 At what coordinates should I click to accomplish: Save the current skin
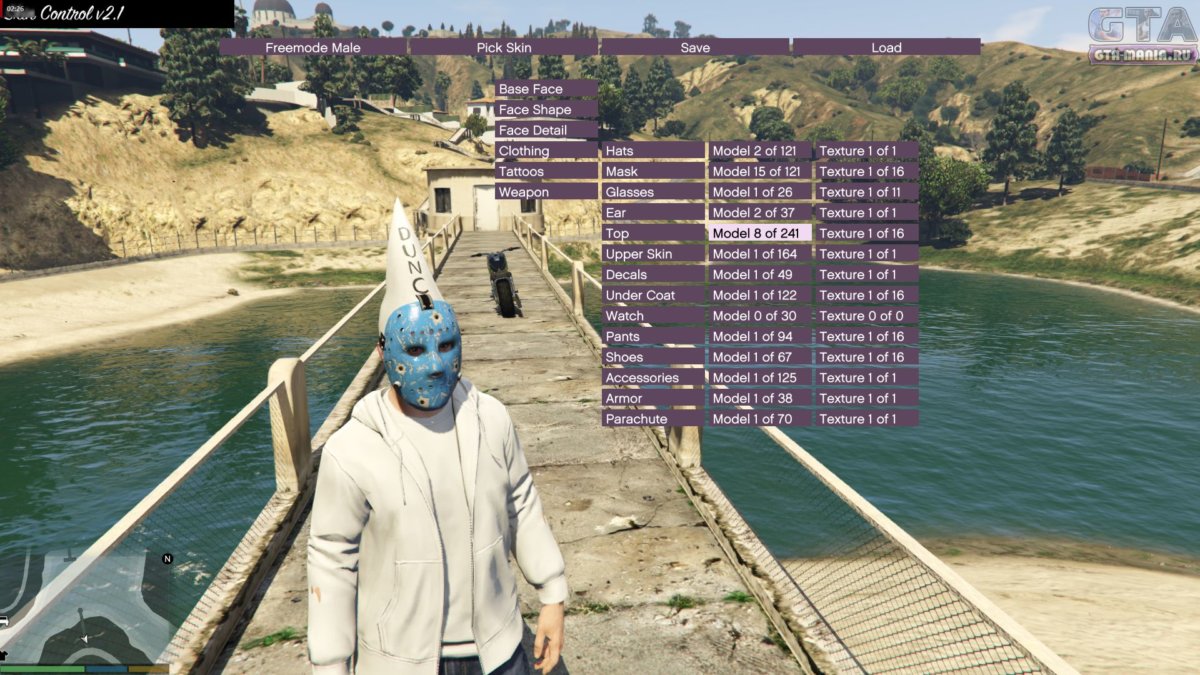click(x=695, y=47)
